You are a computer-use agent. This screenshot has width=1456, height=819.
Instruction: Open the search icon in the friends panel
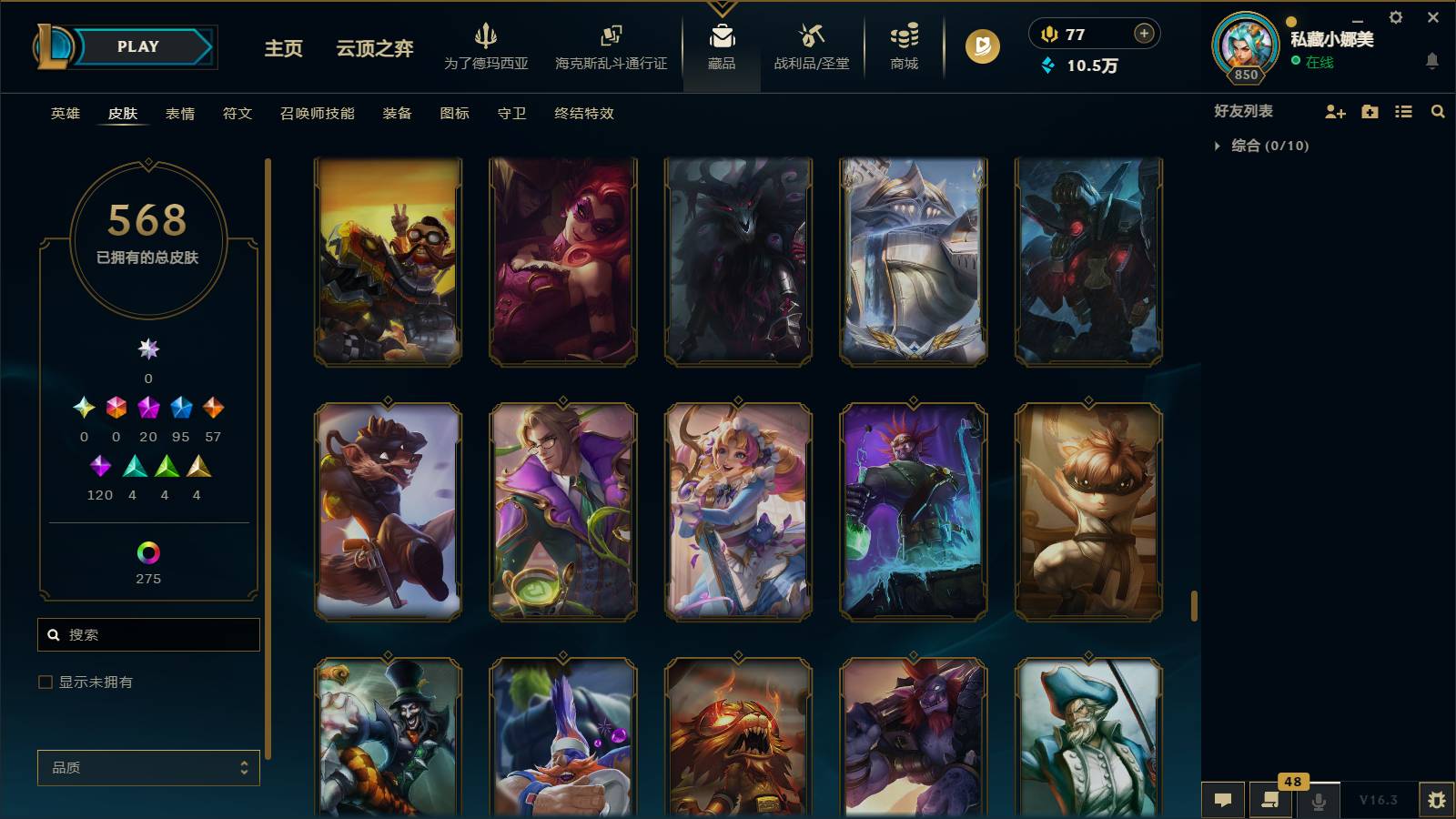tap(1438, 111)
